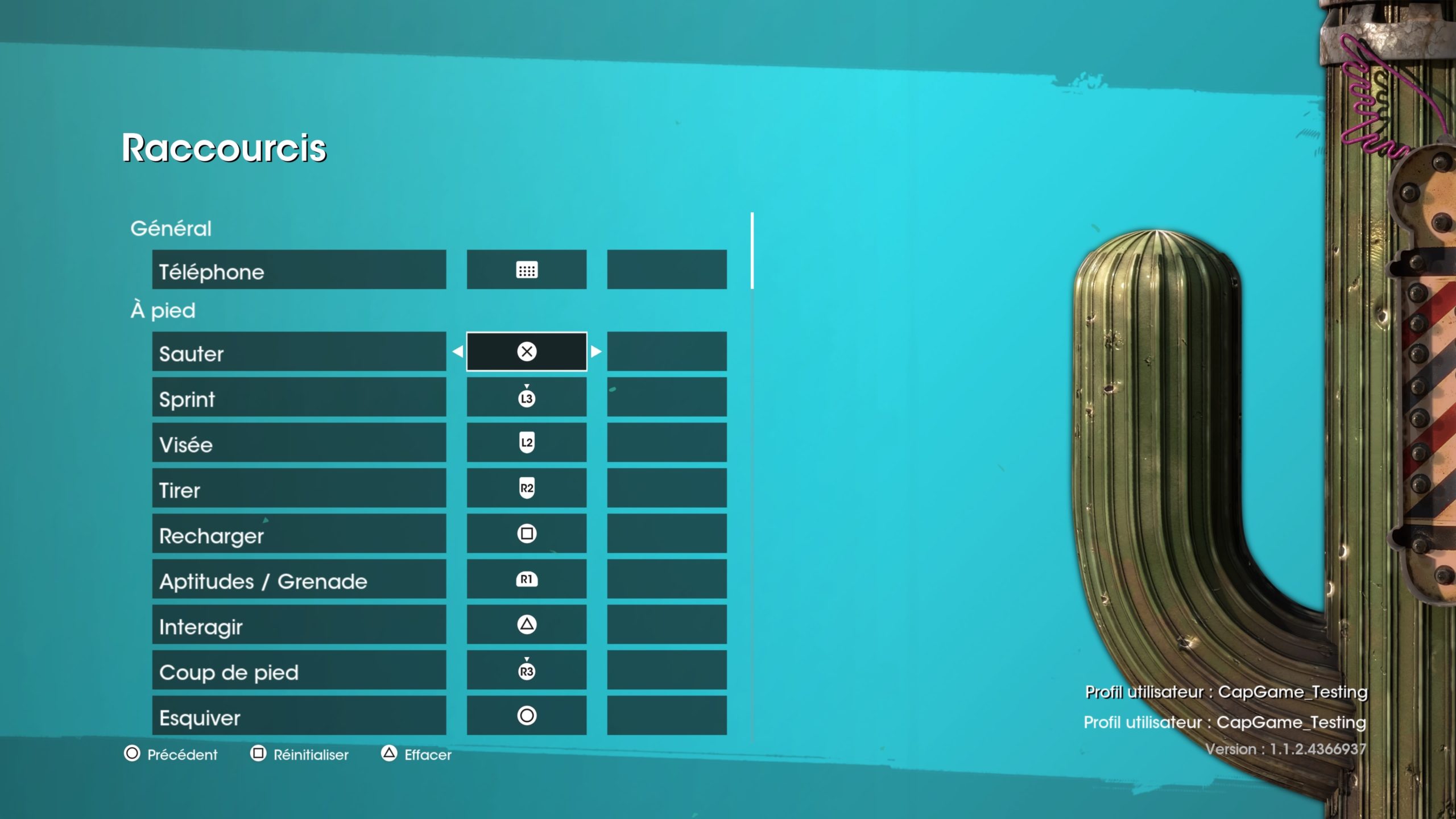Click the right arrow beside Sauter binding
1456x819 pixels.
[596, 351]
